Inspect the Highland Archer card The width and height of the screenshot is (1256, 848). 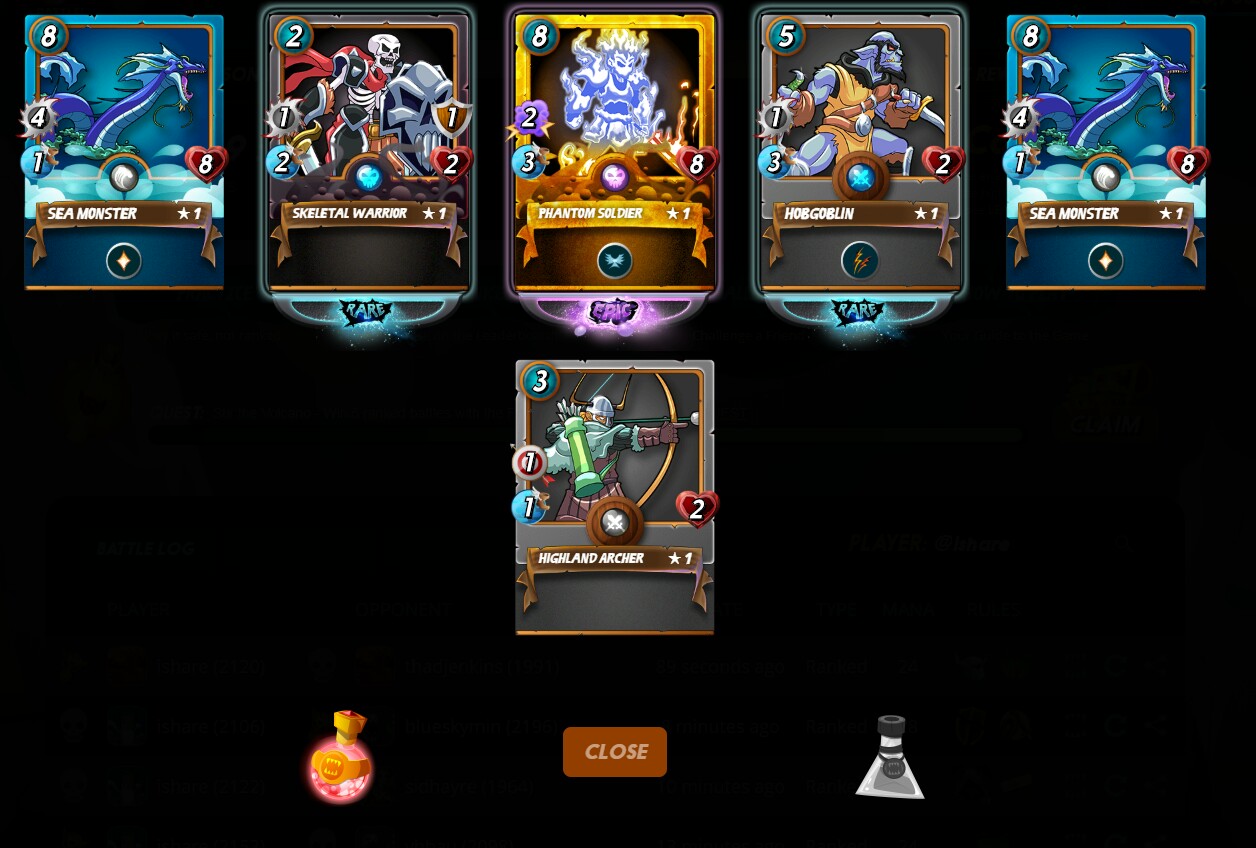(x=614, y=496)
